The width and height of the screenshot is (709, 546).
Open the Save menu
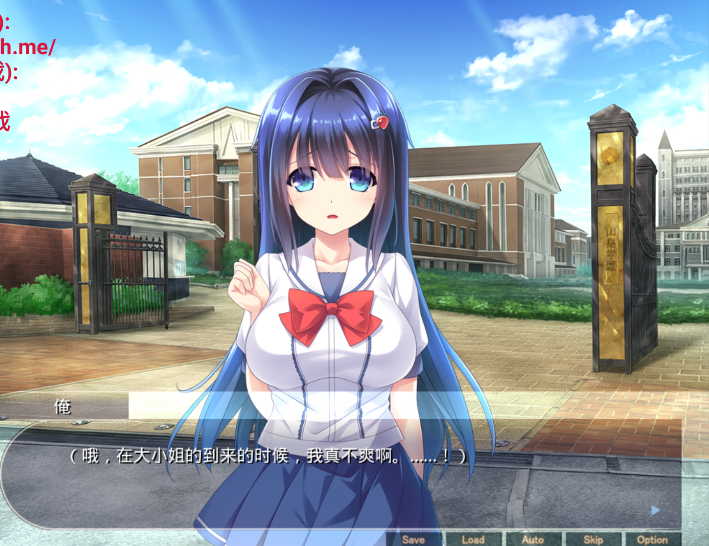click(x=413, y=539)
